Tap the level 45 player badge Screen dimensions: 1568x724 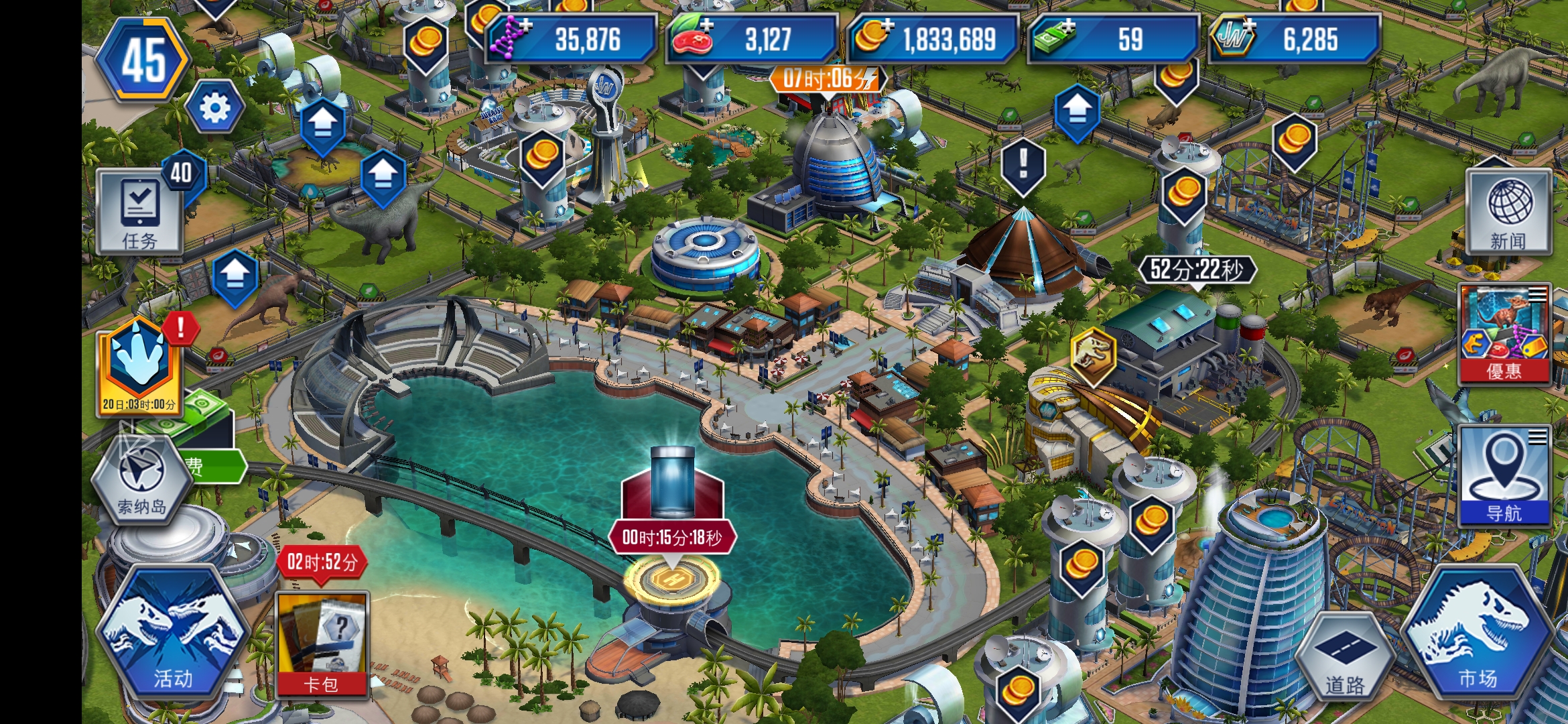tap(143, 60)
